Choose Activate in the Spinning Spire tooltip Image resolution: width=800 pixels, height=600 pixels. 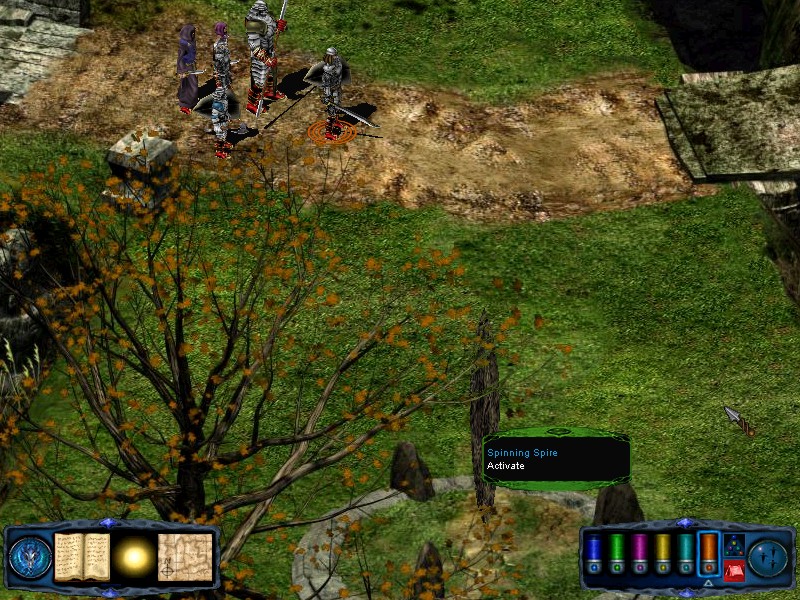(505, 466)
